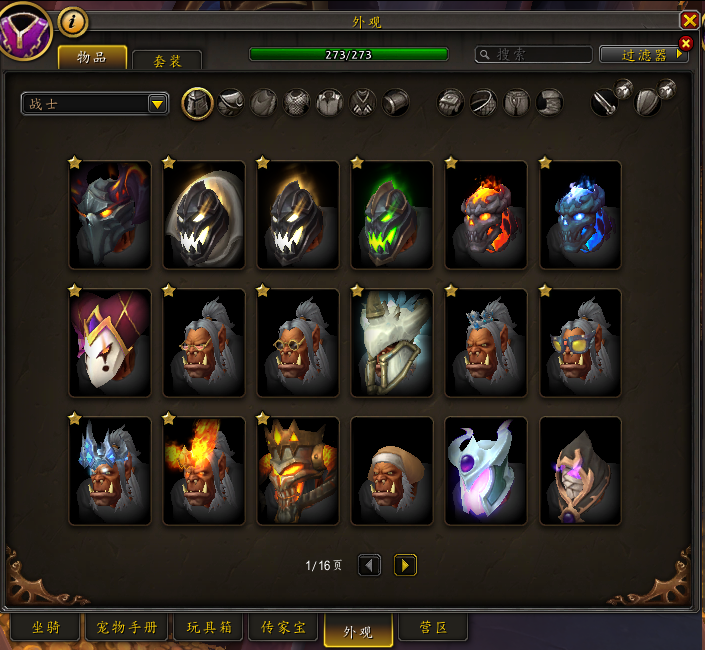The image size is (705, 650).
Task: Select the 物品 items tab
Action: pos(92,57)
